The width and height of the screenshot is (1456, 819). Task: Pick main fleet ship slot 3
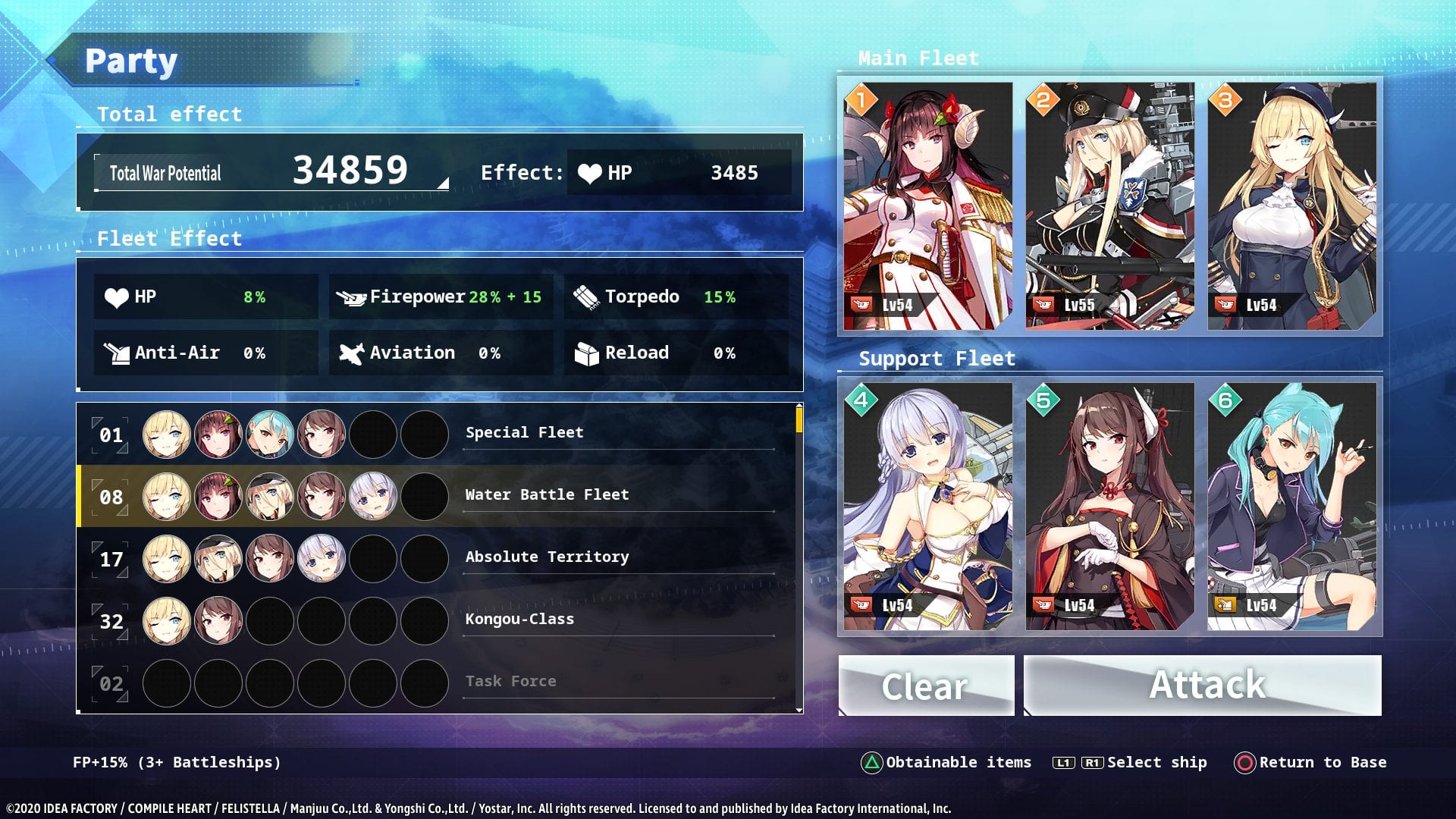[1291, 206]
